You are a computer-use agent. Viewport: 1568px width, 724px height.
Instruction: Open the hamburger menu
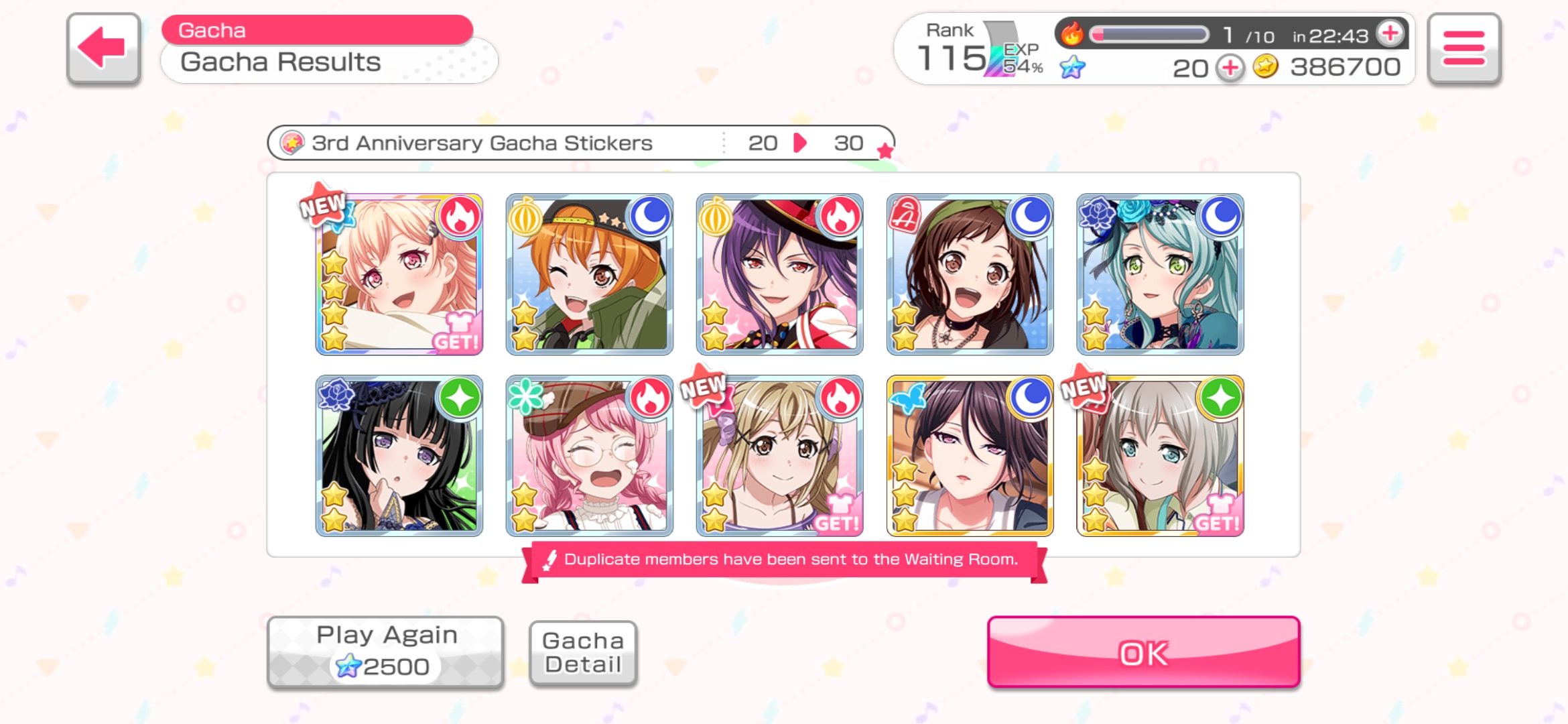click(x=1463, y=48)
